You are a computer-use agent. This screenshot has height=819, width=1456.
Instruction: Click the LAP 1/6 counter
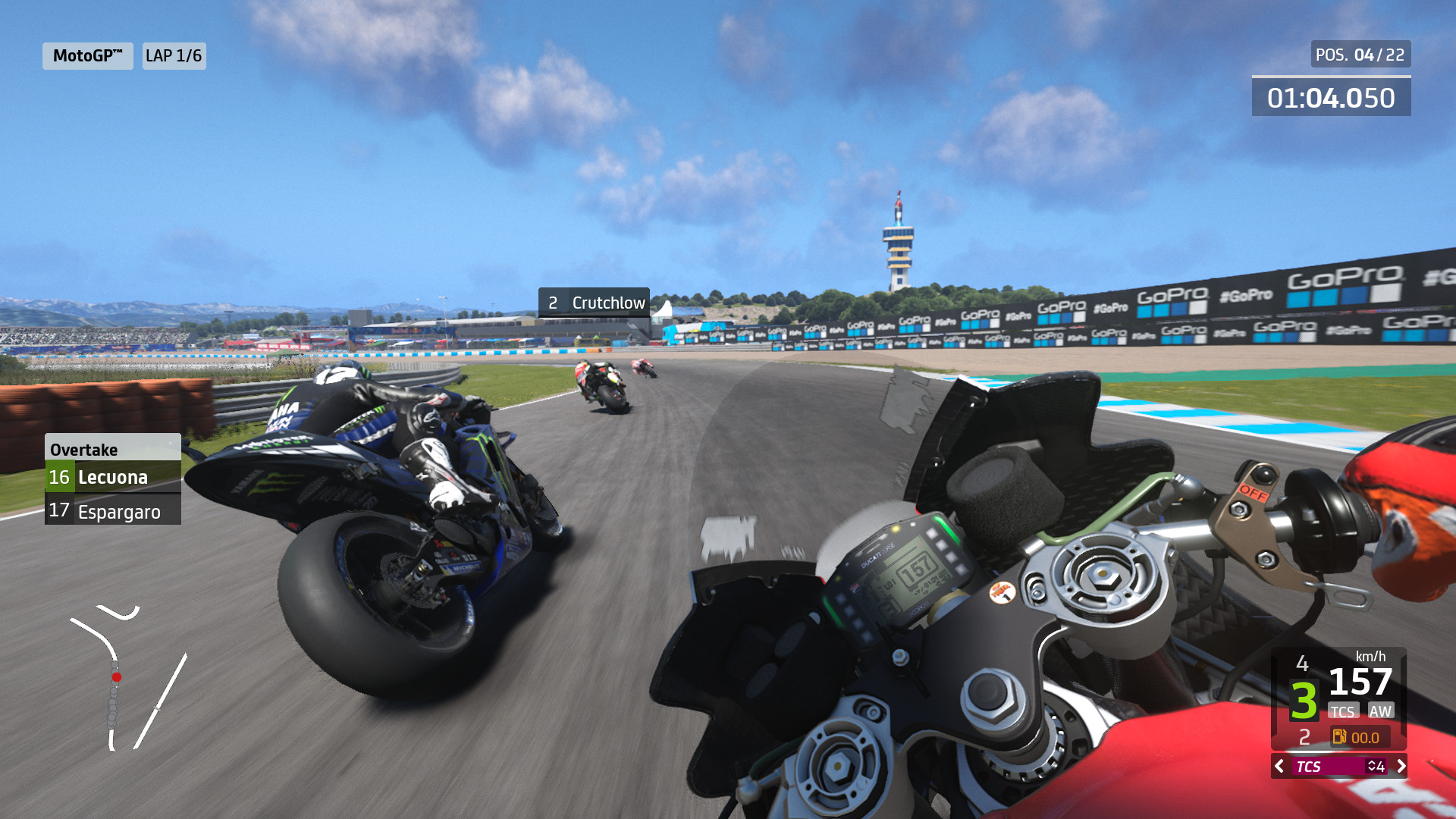tap(173, 55)
